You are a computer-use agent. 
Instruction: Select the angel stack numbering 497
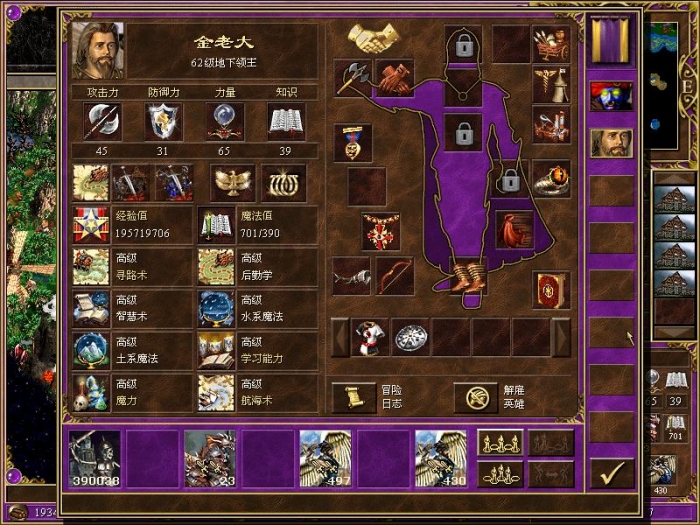pyautogui.click(x=325, y=459)
